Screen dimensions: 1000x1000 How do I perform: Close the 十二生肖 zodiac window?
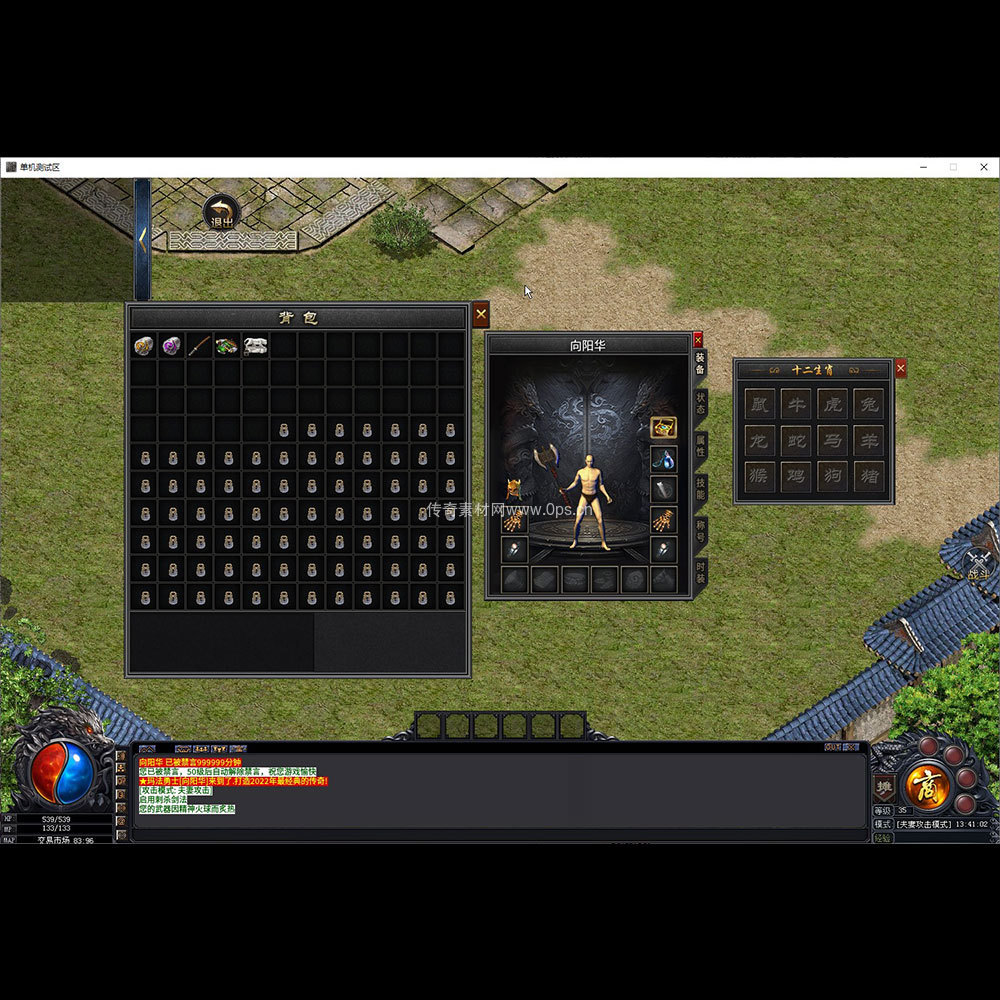click(900, 369)
